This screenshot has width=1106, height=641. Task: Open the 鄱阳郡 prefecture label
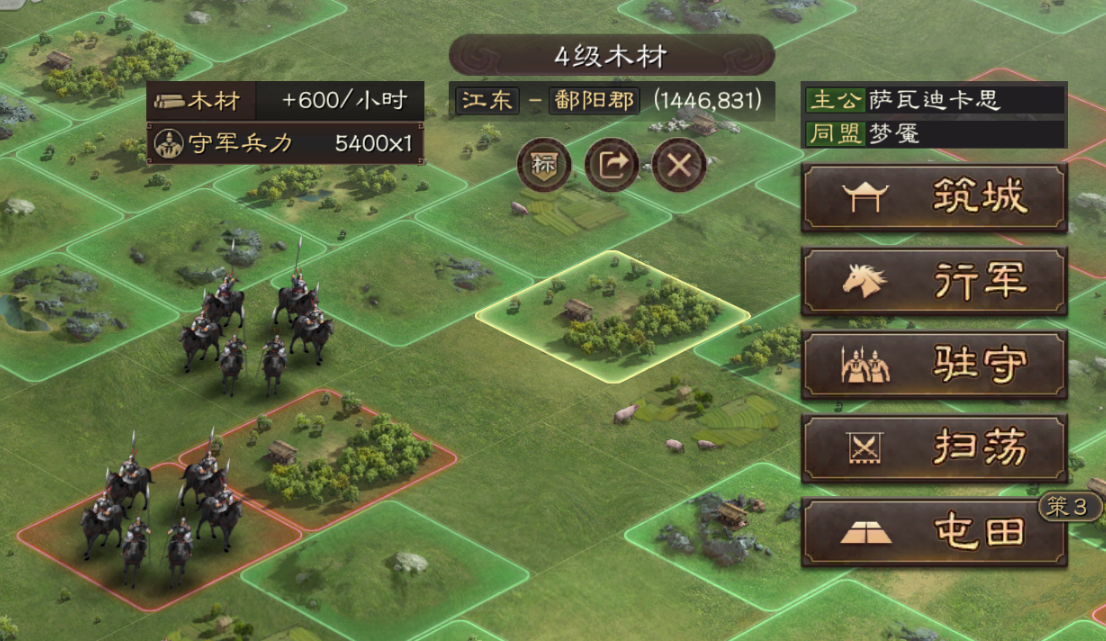tap(594, 100)
